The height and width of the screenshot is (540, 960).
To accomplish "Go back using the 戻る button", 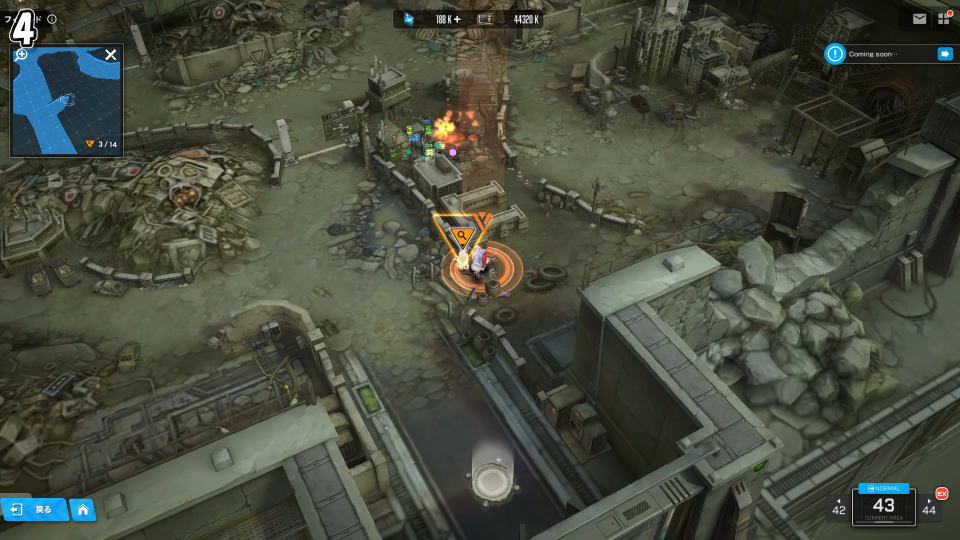I will (x=34, y=510).
